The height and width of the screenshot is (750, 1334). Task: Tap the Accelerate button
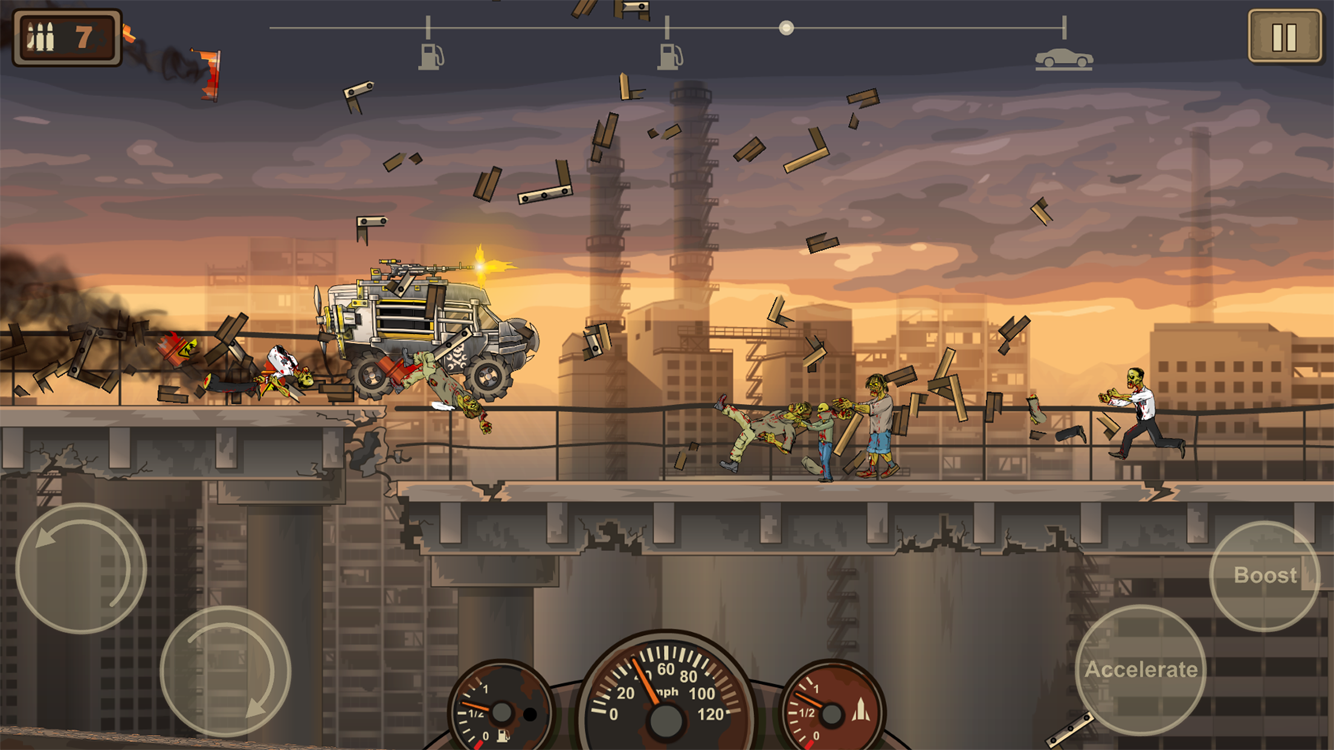tap(1140, 669)
